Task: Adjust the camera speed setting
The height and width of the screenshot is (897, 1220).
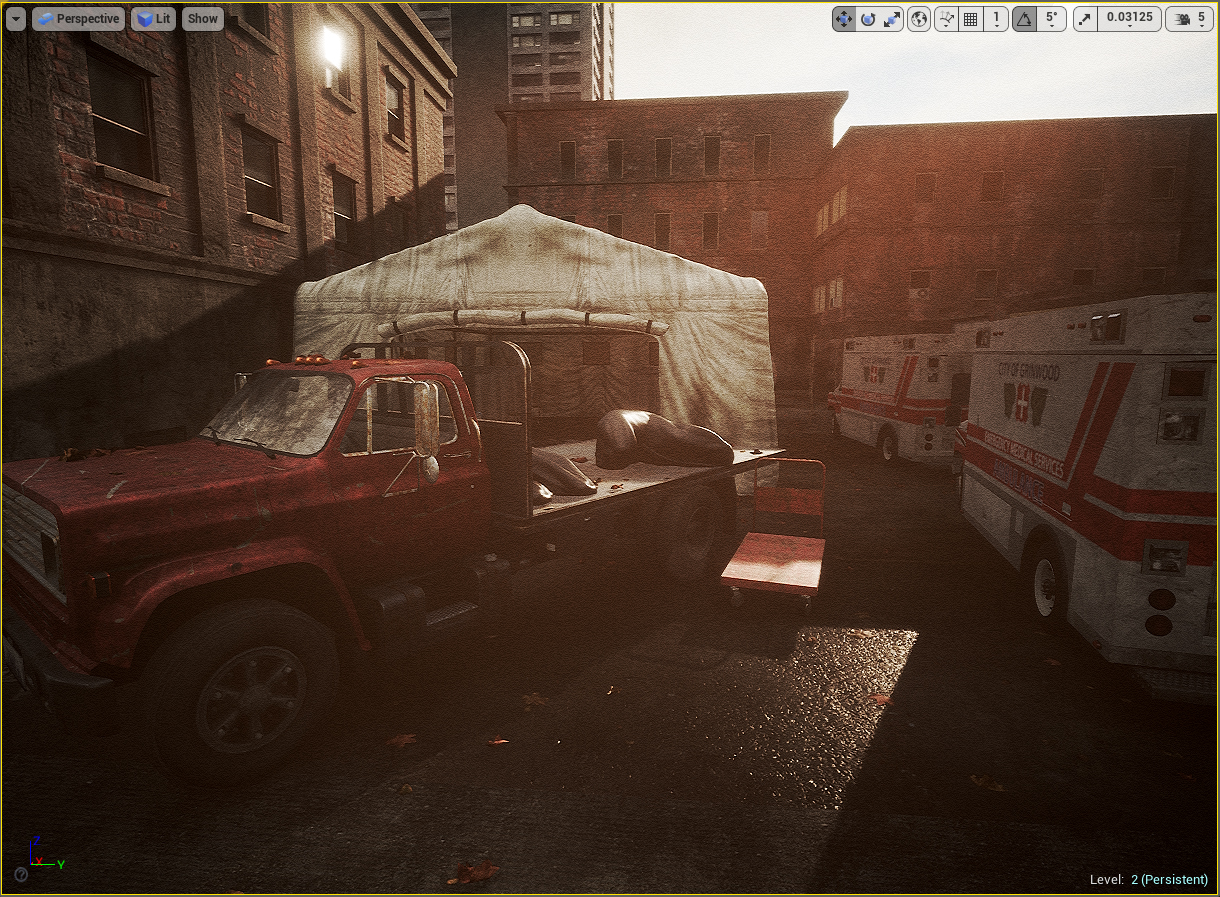Action: pos(1189,18)
